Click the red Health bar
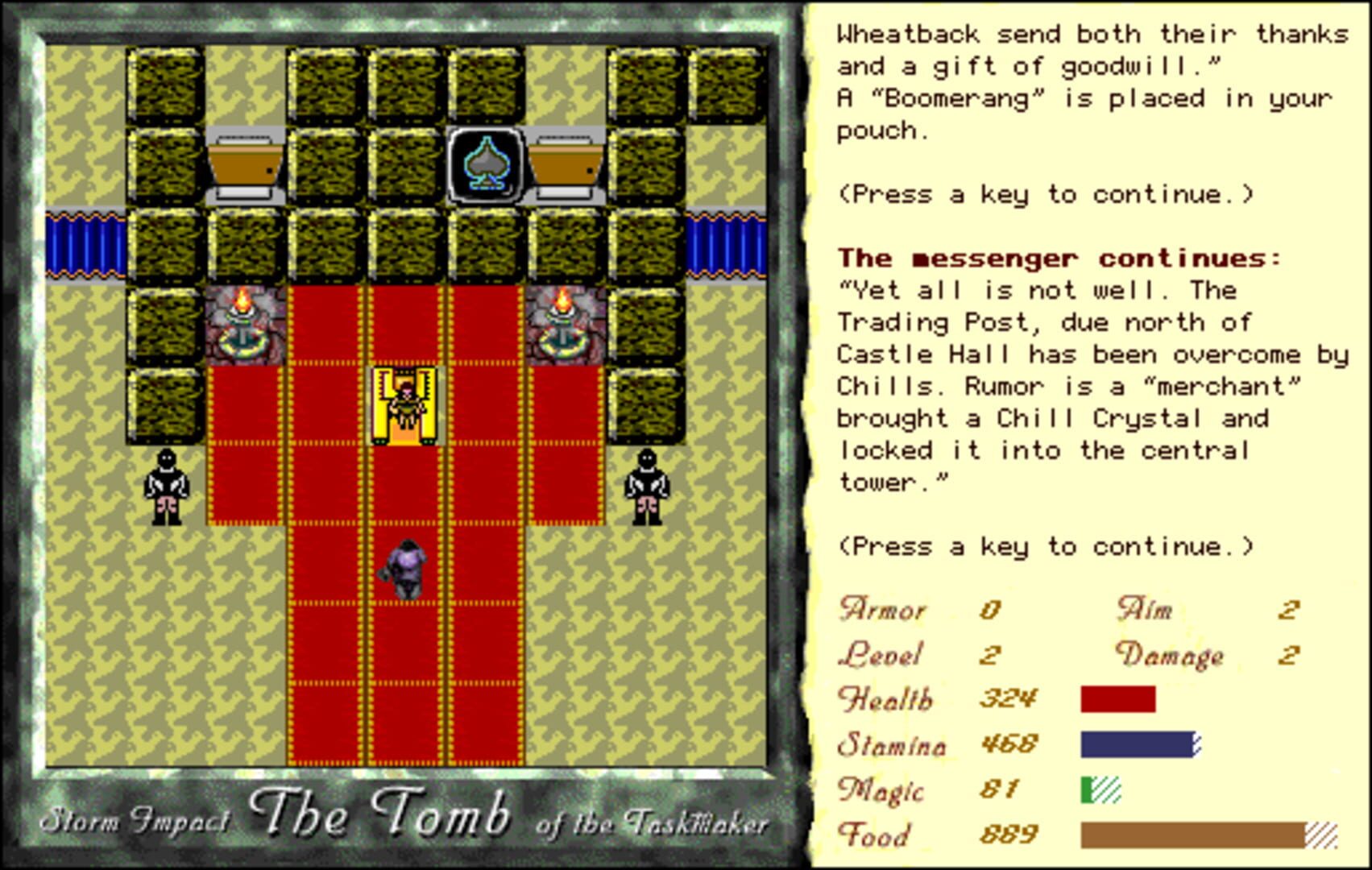1372x870 pixels. click(1118, 698)
